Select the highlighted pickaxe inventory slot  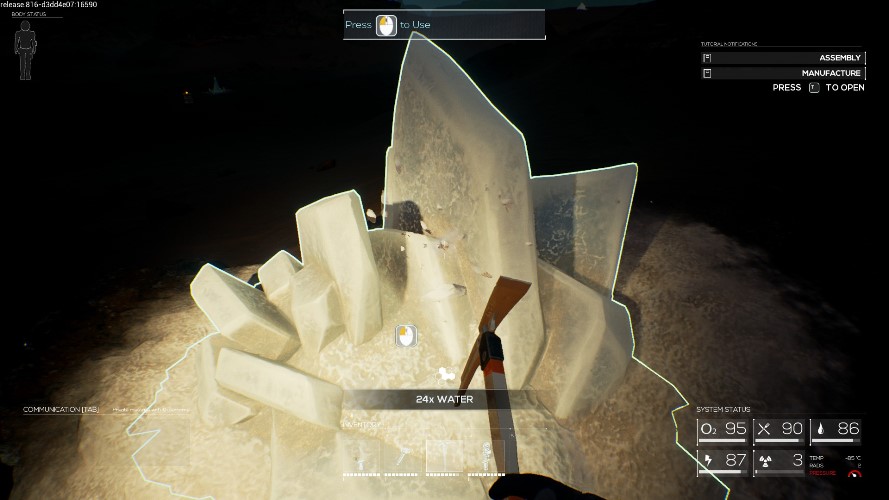click(445, 456)
